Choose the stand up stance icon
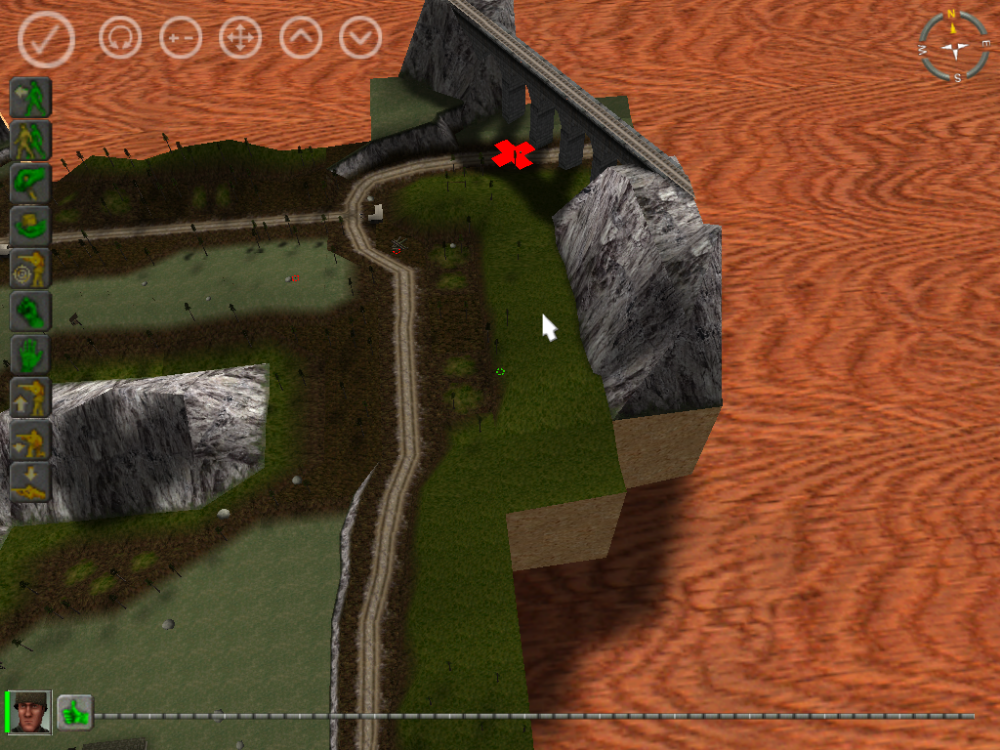 click(x=31, y=397)
